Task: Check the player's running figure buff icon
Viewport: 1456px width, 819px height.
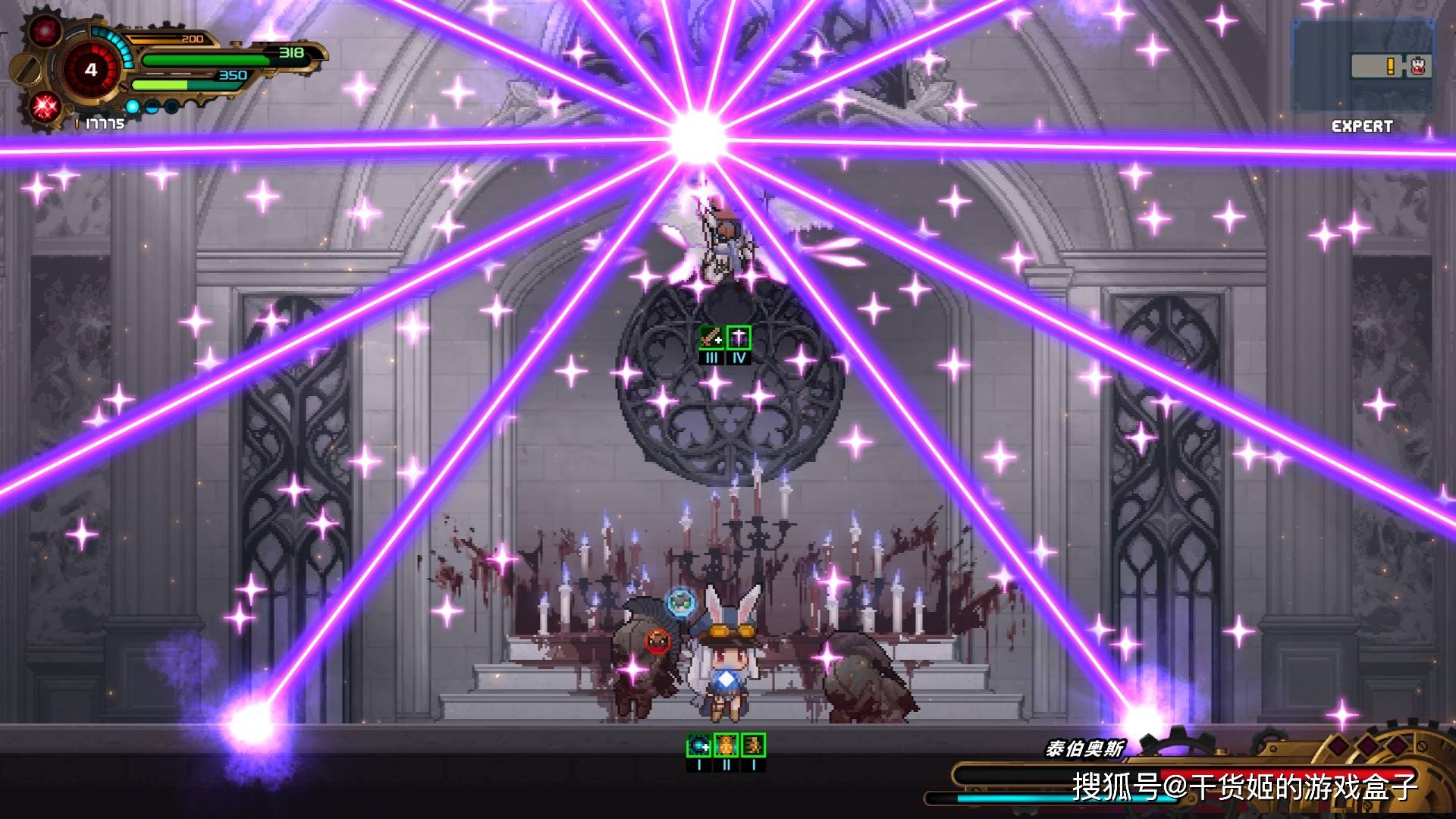Action: [x=753, y=745]
